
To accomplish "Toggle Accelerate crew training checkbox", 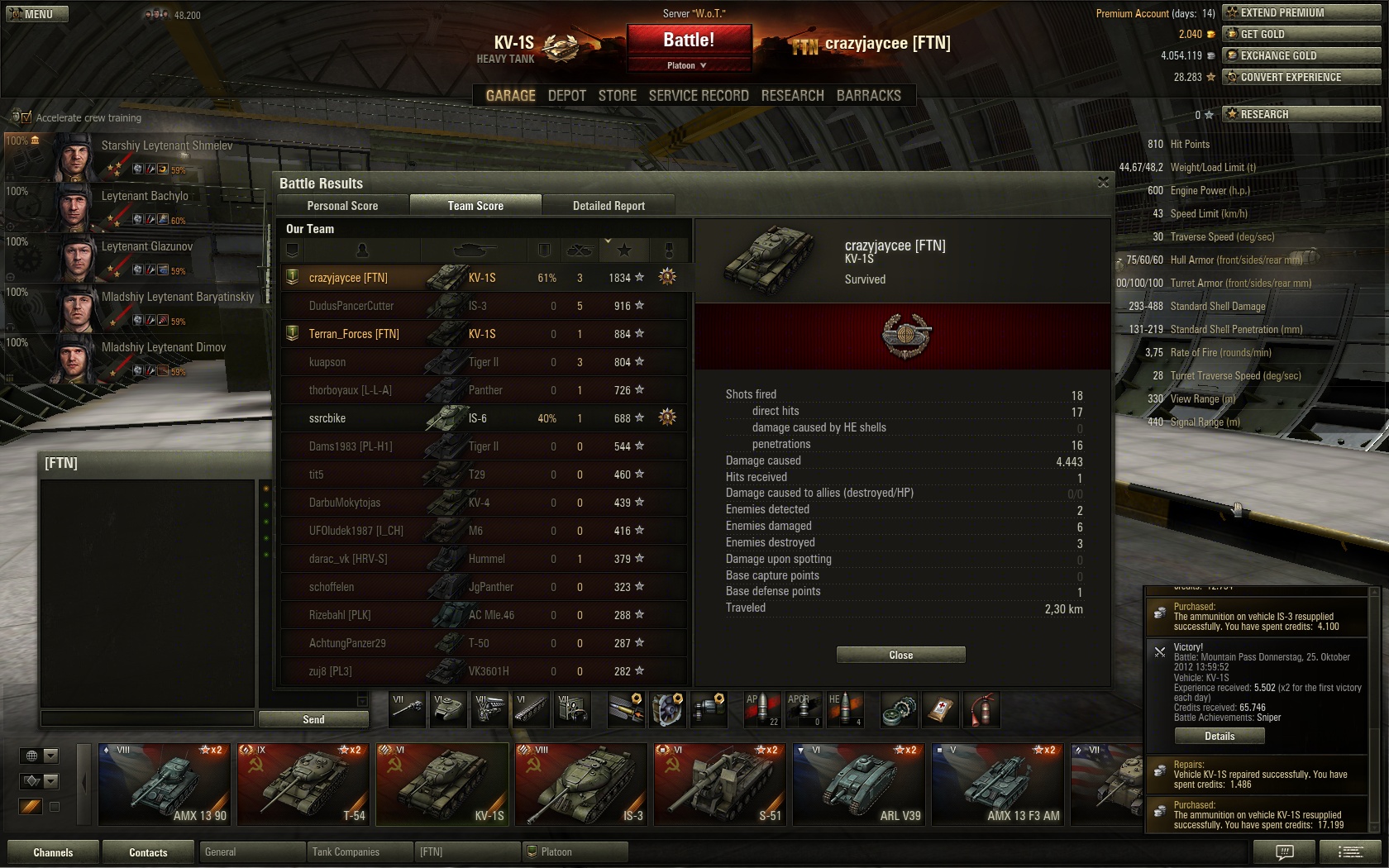I will click(26, 117).
